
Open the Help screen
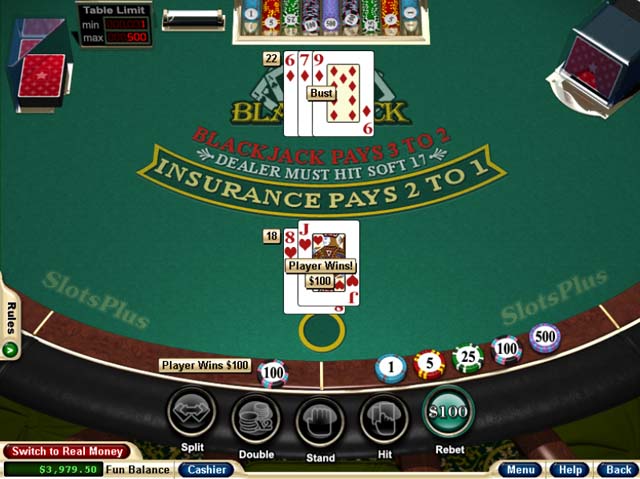[x=570, y=469]
